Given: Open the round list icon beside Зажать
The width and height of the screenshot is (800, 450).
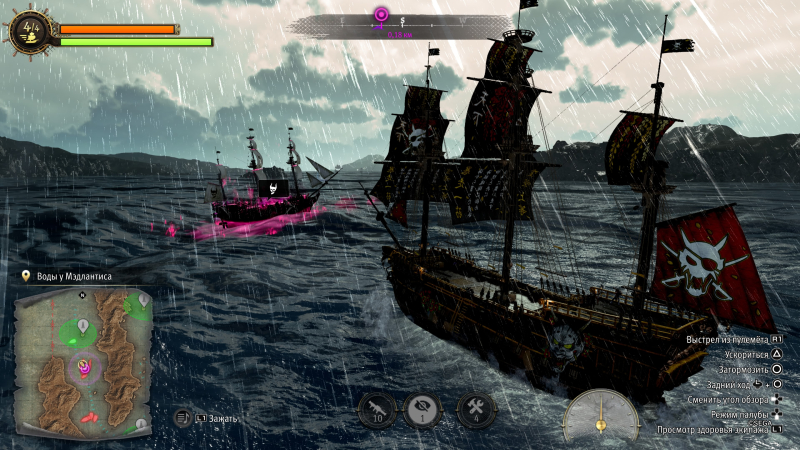Looking at the screenshot, I should (x=182, y=417).
